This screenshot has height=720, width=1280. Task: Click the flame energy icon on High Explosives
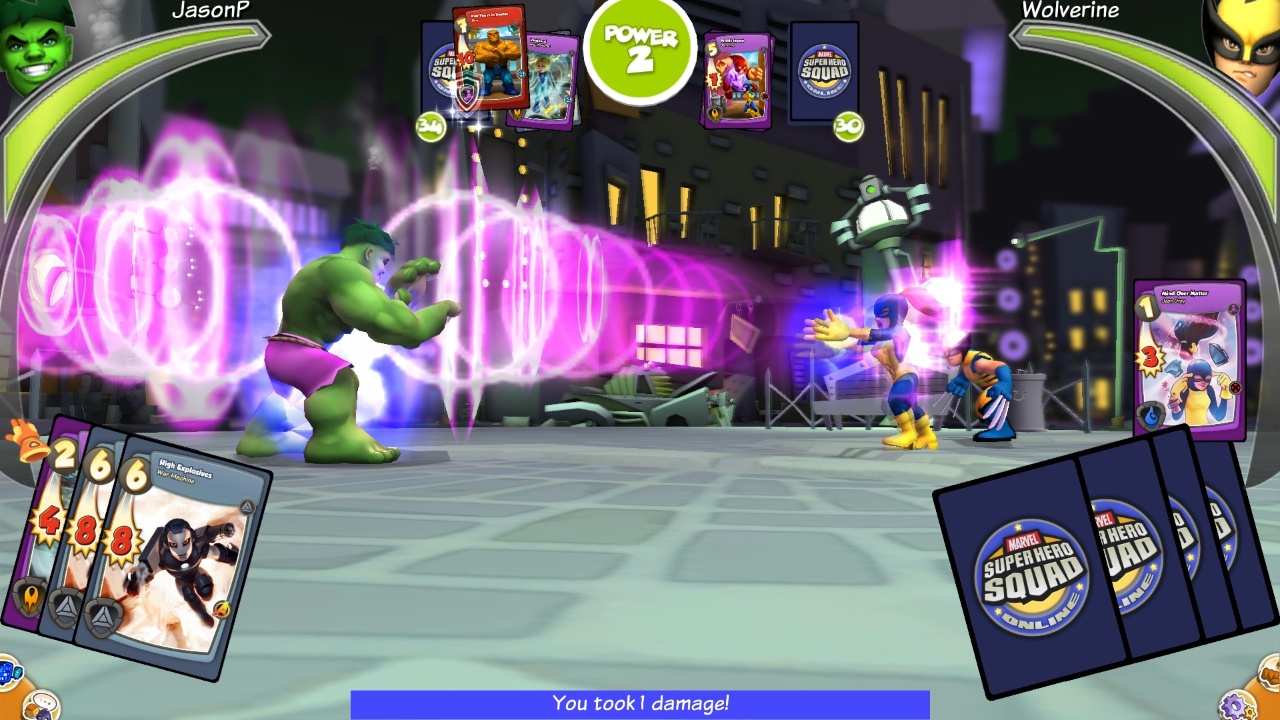coord(222,607)
